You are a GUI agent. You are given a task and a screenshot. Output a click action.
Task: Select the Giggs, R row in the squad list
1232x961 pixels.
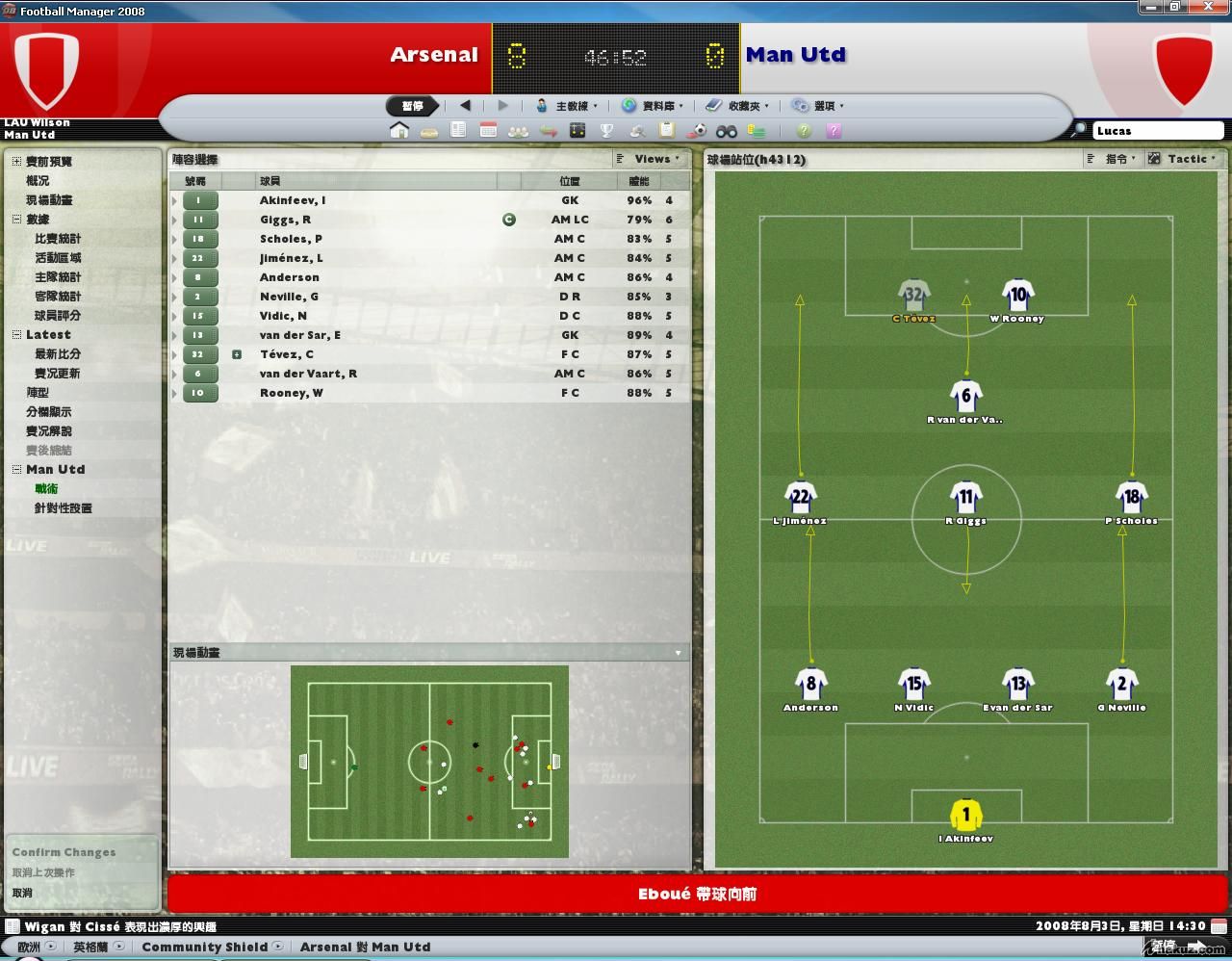tap(285, 220)
